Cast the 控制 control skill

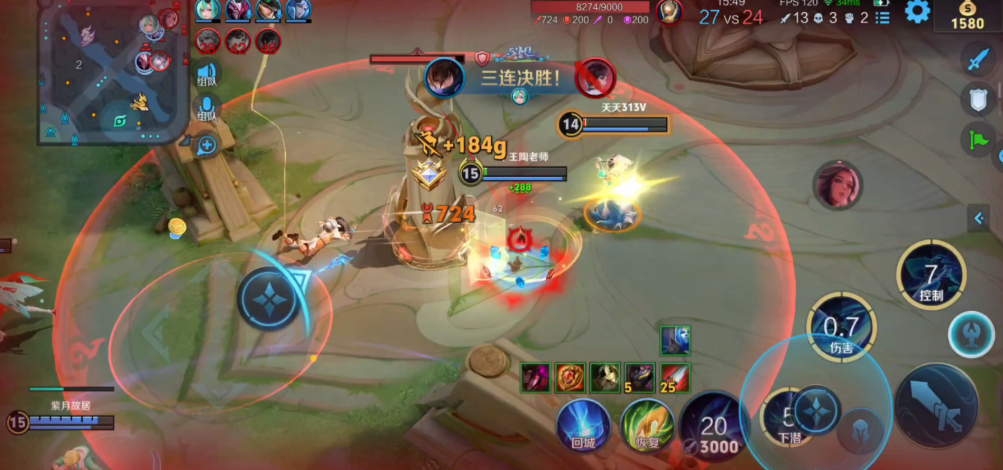tap(931, 275)
